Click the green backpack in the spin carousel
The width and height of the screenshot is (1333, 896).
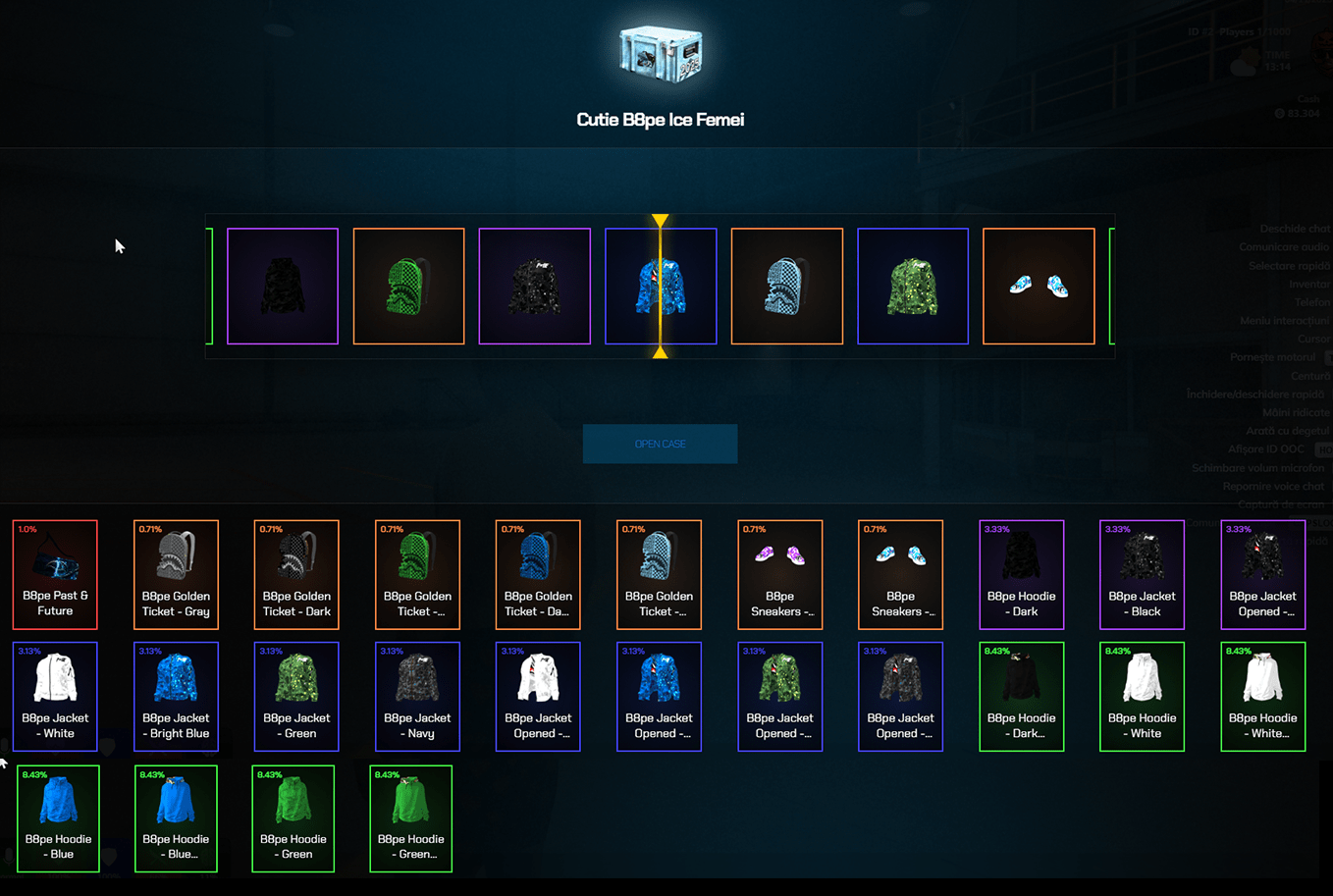pos(408,286)
